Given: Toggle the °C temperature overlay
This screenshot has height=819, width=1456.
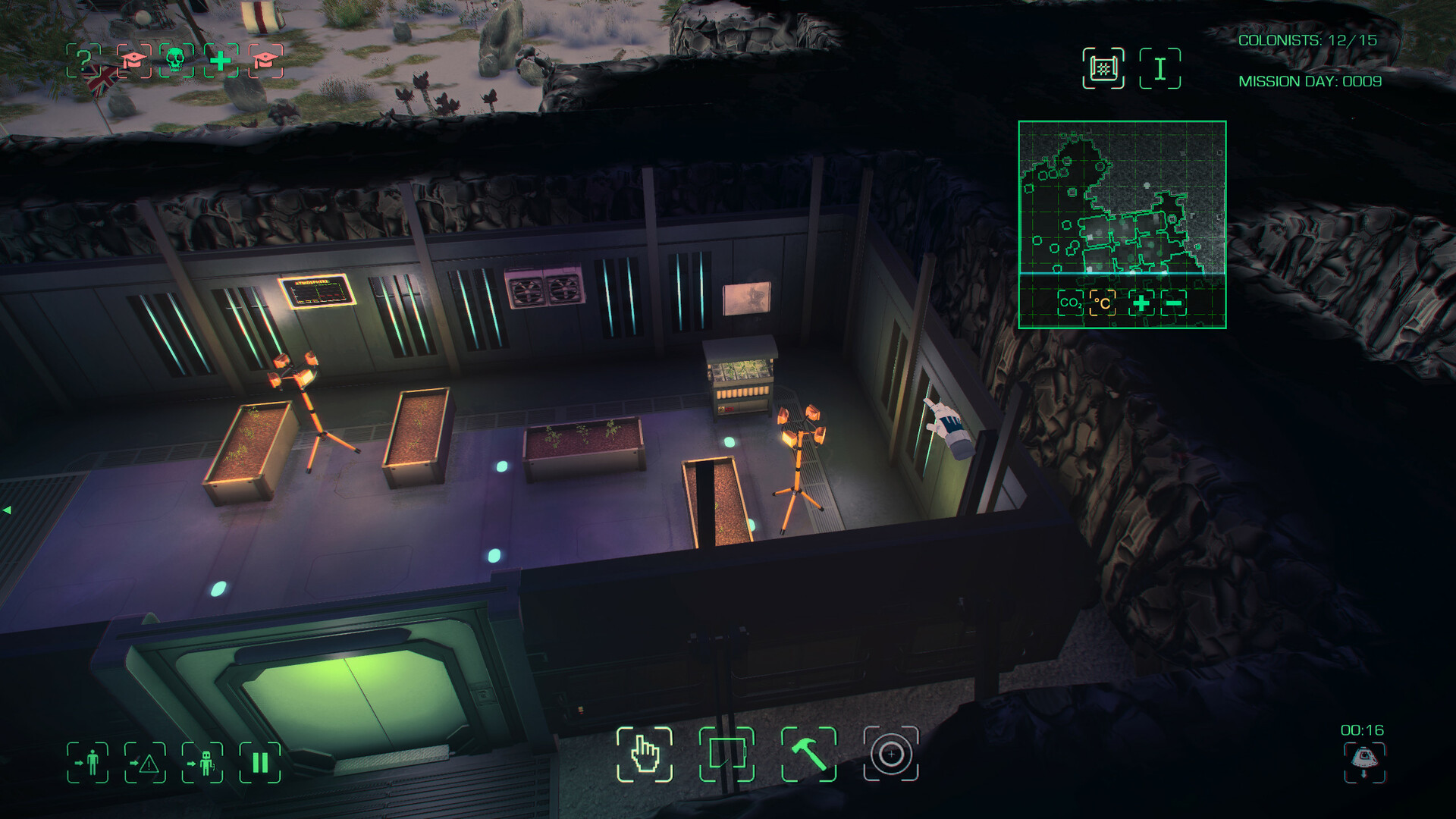Looking at the screenshot, I should (1103, 303).
